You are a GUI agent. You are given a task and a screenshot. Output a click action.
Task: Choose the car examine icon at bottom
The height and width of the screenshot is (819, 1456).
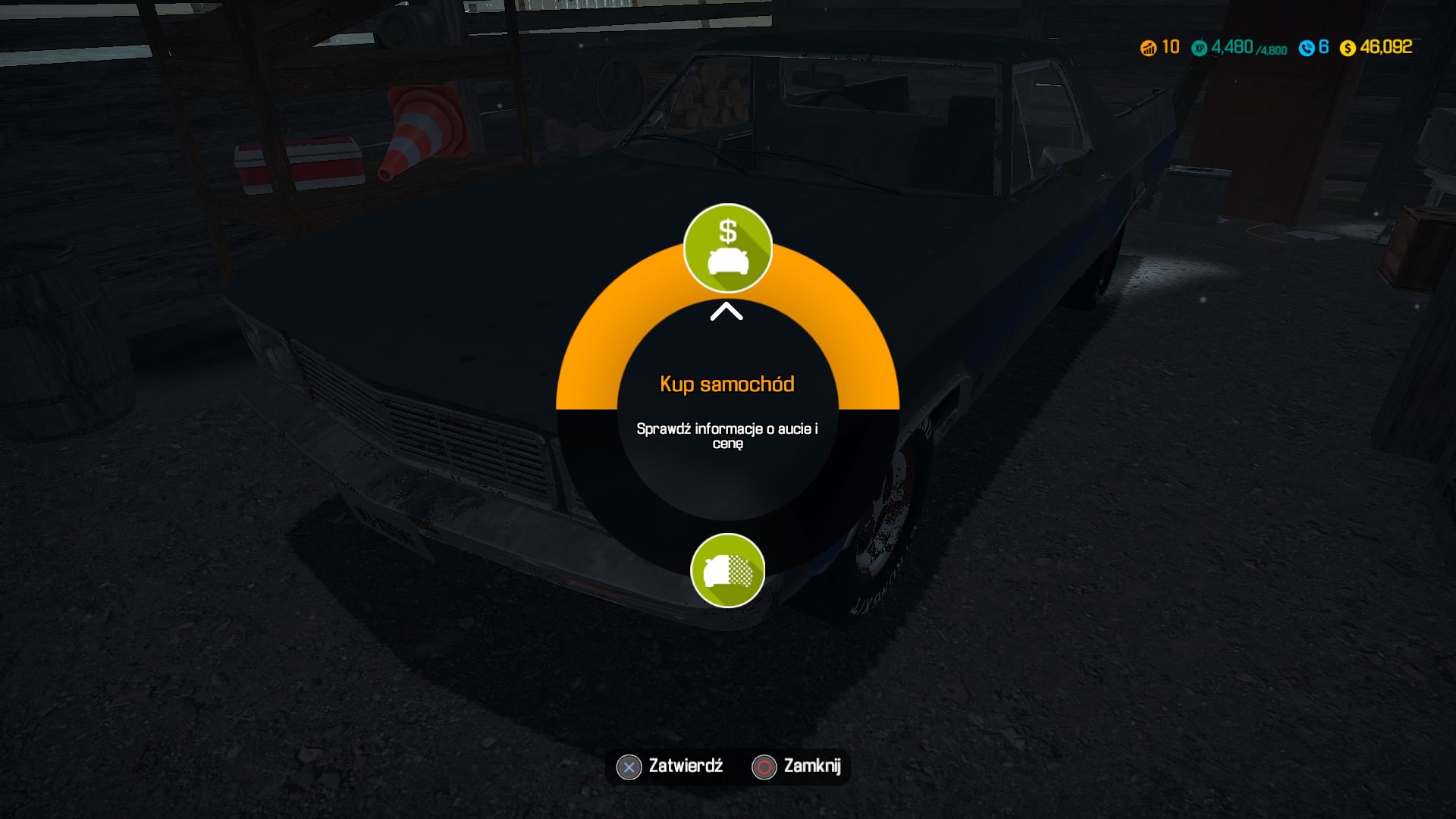tap(727, 570)
